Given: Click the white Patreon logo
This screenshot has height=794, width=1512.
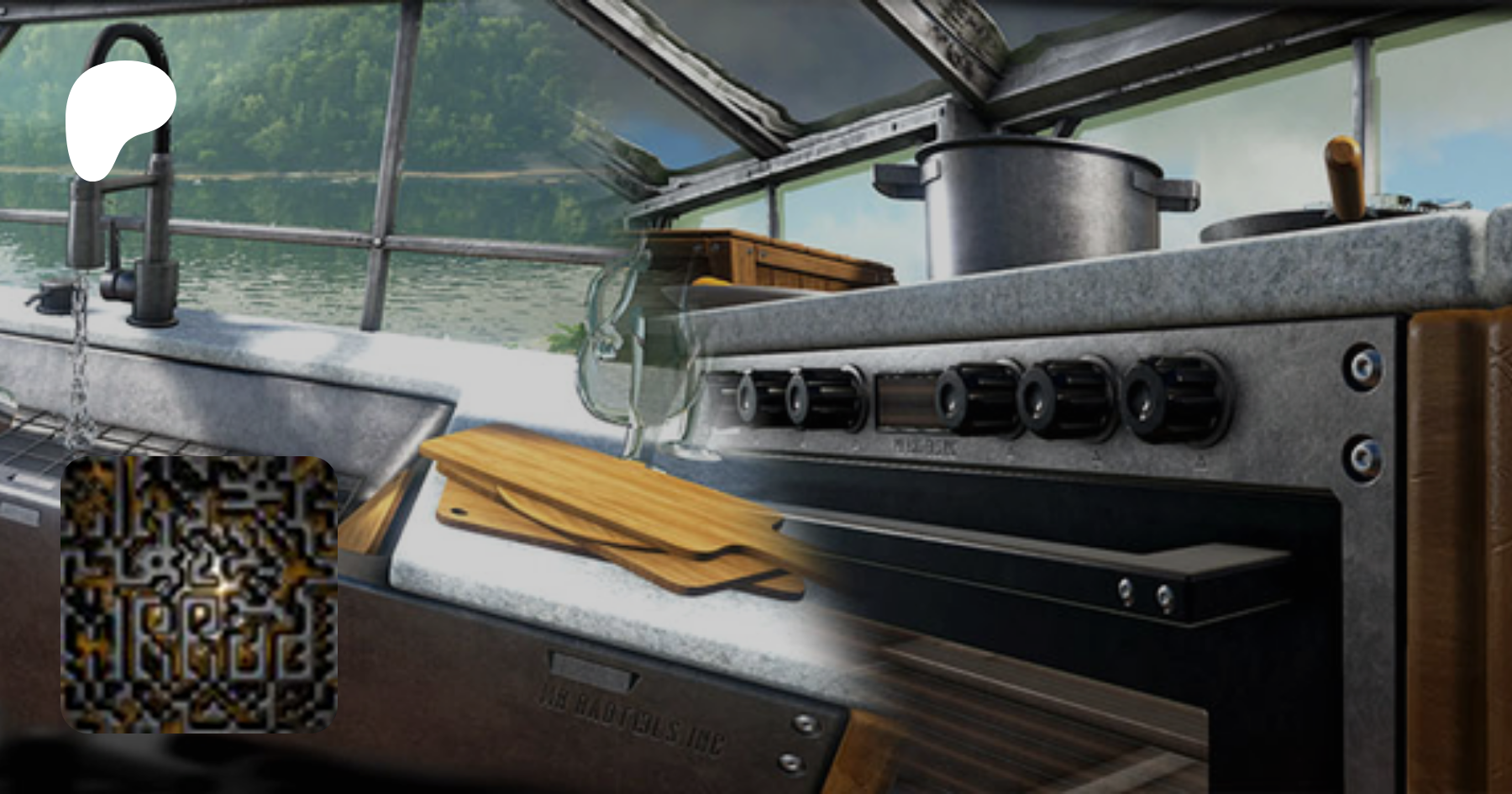Looking at the screenshot, I should point(118,118).
